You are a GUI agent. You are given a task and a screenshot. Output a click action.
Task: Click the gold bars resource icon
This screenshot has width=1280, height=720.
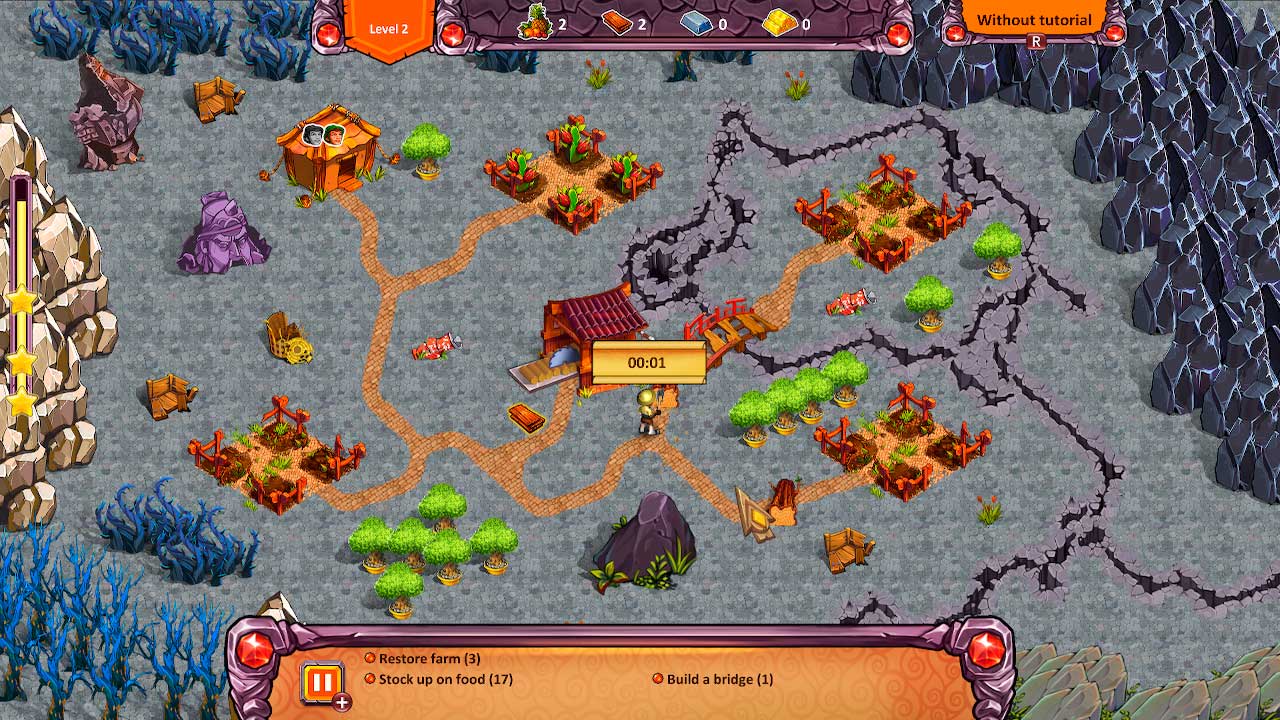click(x=781, y=22)
